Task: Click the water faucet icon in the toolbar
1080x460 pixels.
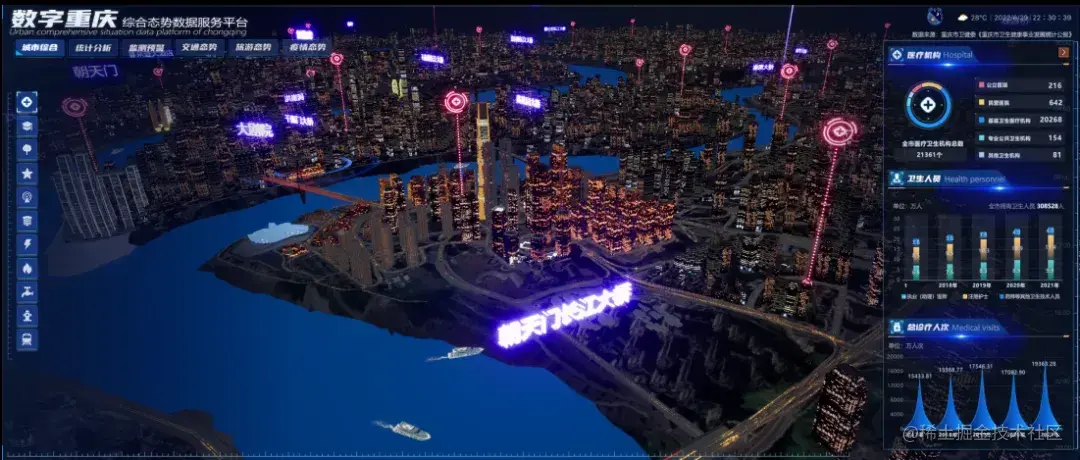Action: pyautogui.click(x=28, y=292)
